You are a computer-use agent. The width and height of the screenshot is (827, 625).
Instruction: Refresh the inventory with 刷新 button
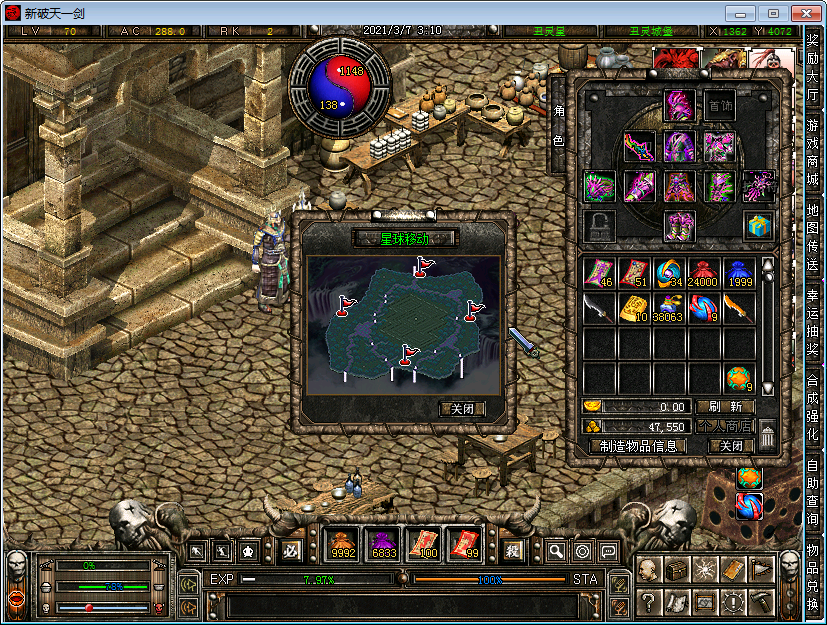pyautogui.click(x=725, y=407)
